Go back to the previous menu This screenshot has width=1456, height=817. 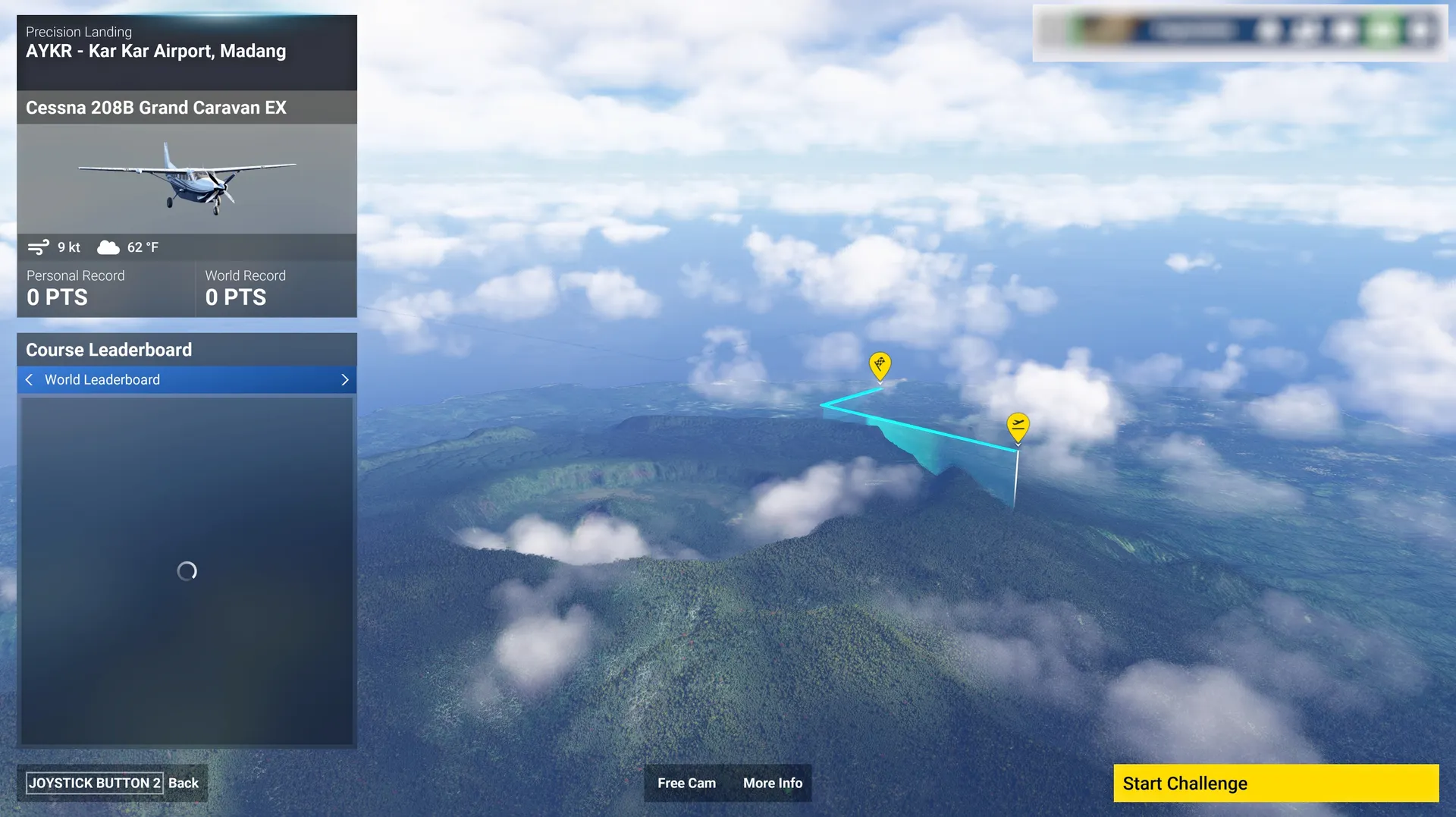(112, 783)
